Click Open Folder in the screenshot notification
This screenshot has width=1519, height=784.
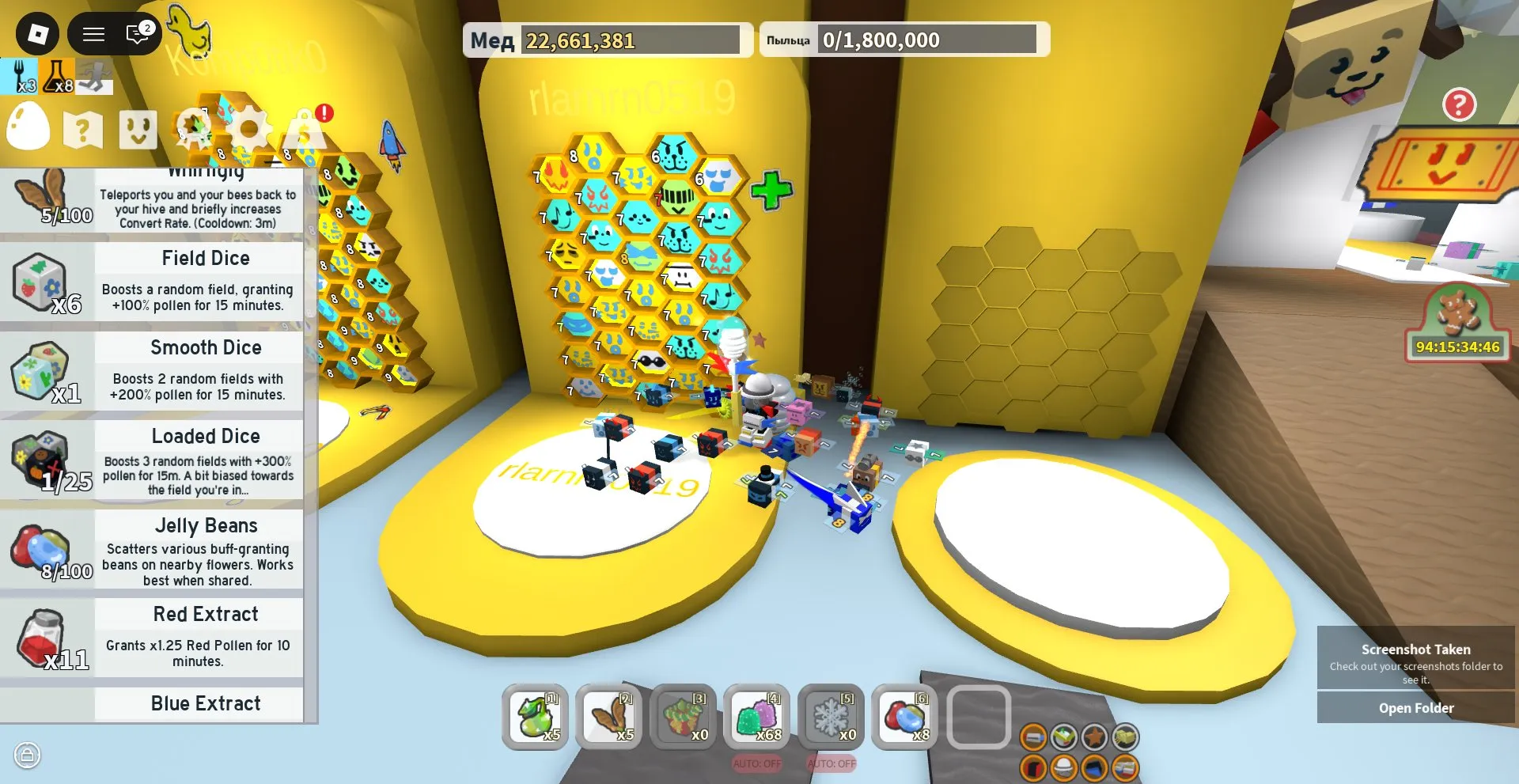tap(1415, 707)
